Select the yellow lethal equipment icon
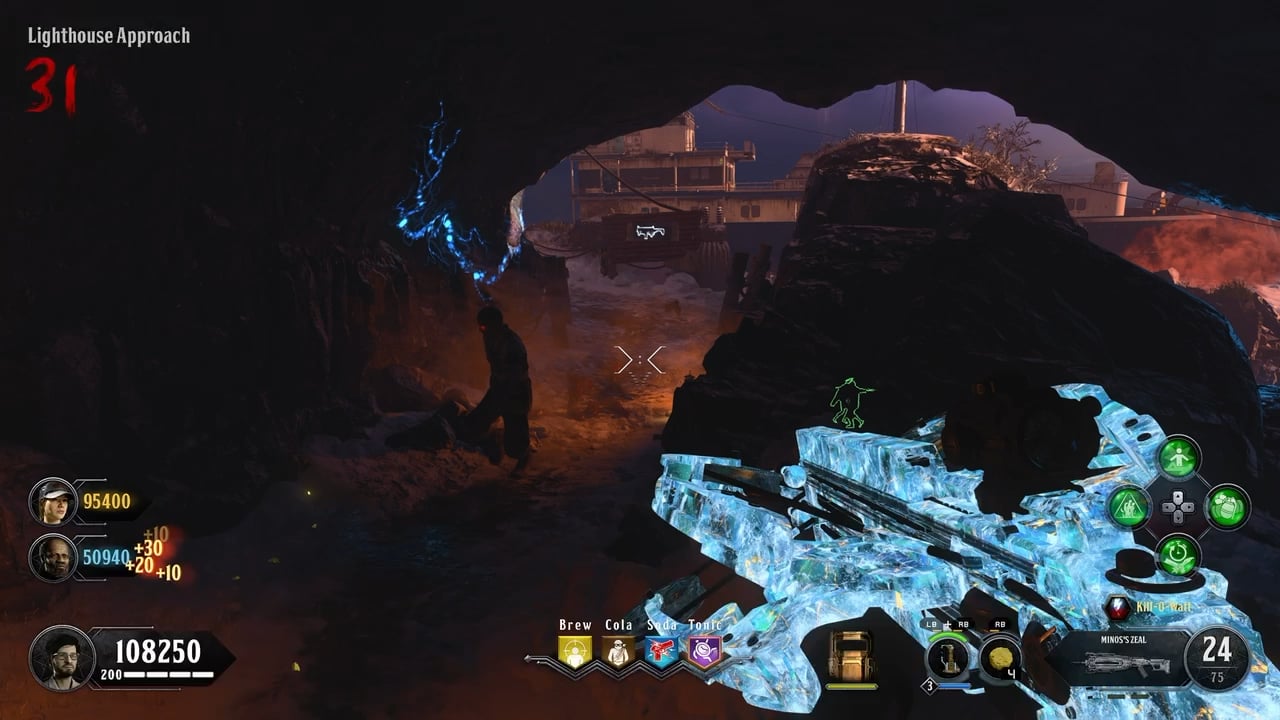This screenshot has height=720, width=1280. [x=999, y=658]
